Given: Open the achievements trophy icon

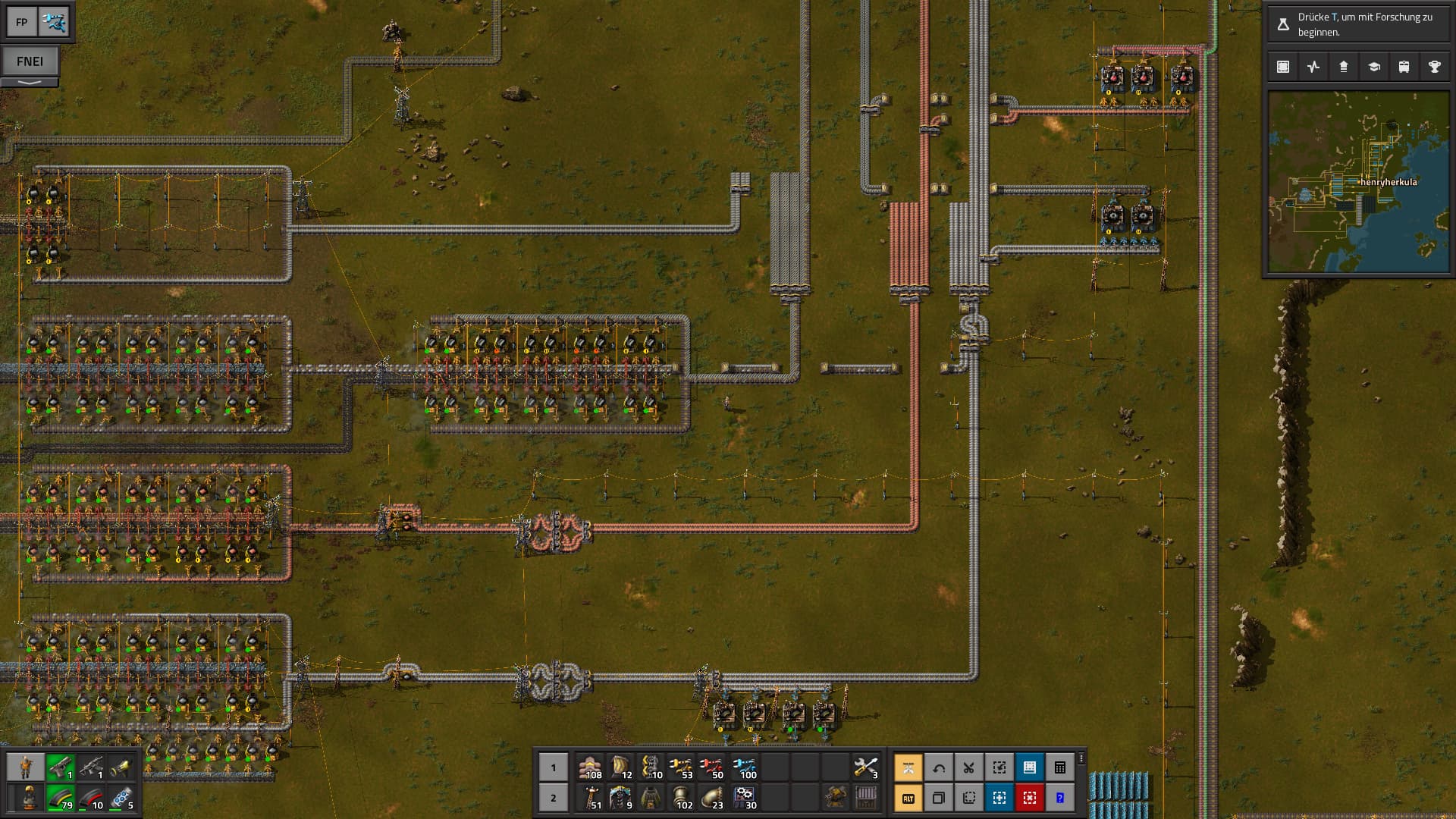Looking at the screenshot, I should tap(1435, 67).
